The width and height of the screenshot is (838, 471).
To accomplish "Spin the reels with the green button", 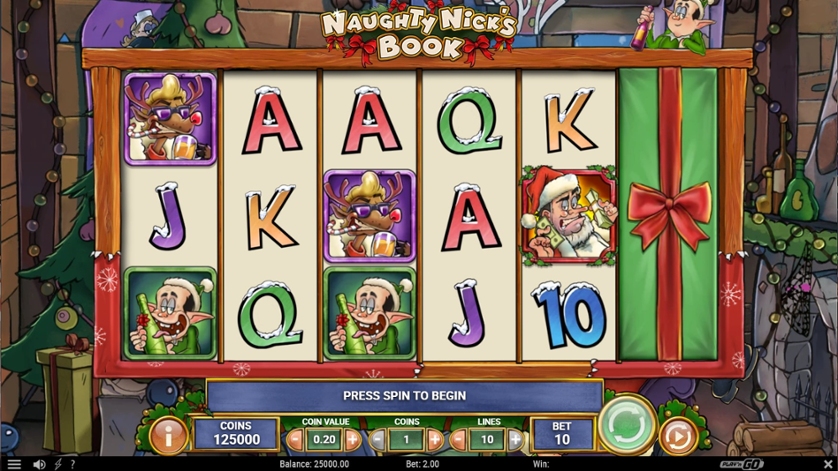I will 627,425.
